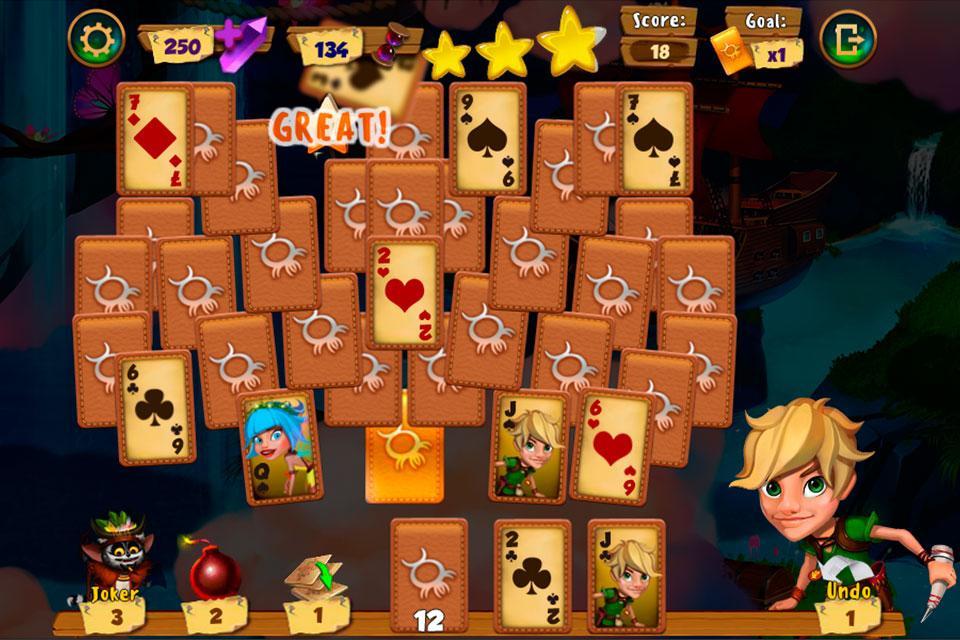This screenshot has height=640, width=960.
Task: Pick the blue-haired Queen card
Action: pyautogui.click(x=280, y=446)
